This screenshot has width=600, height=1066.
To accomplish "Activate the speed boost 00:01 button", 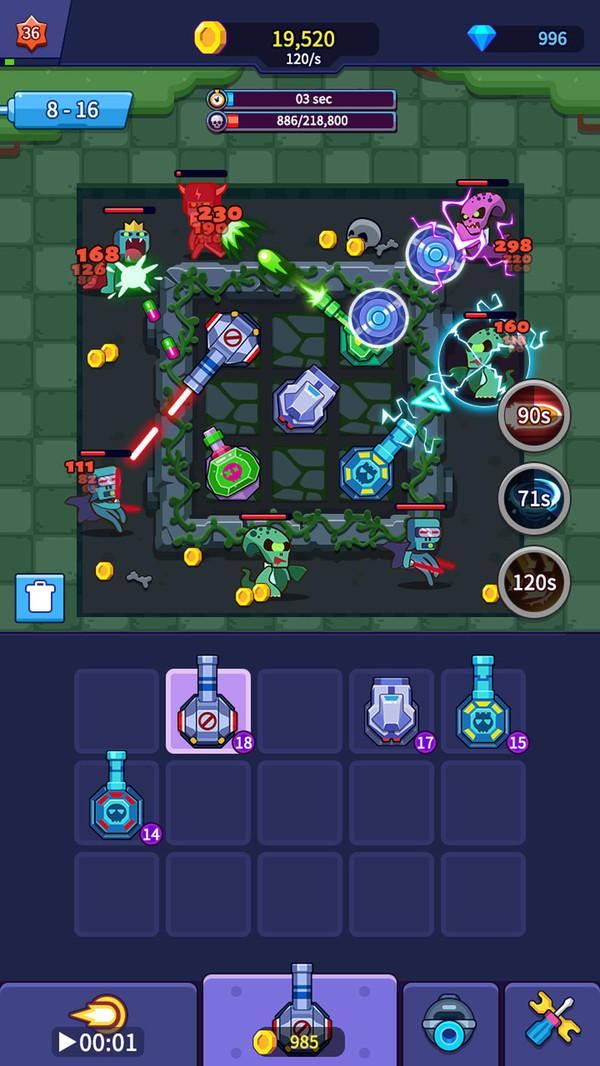I will [x=98, y=1024].
